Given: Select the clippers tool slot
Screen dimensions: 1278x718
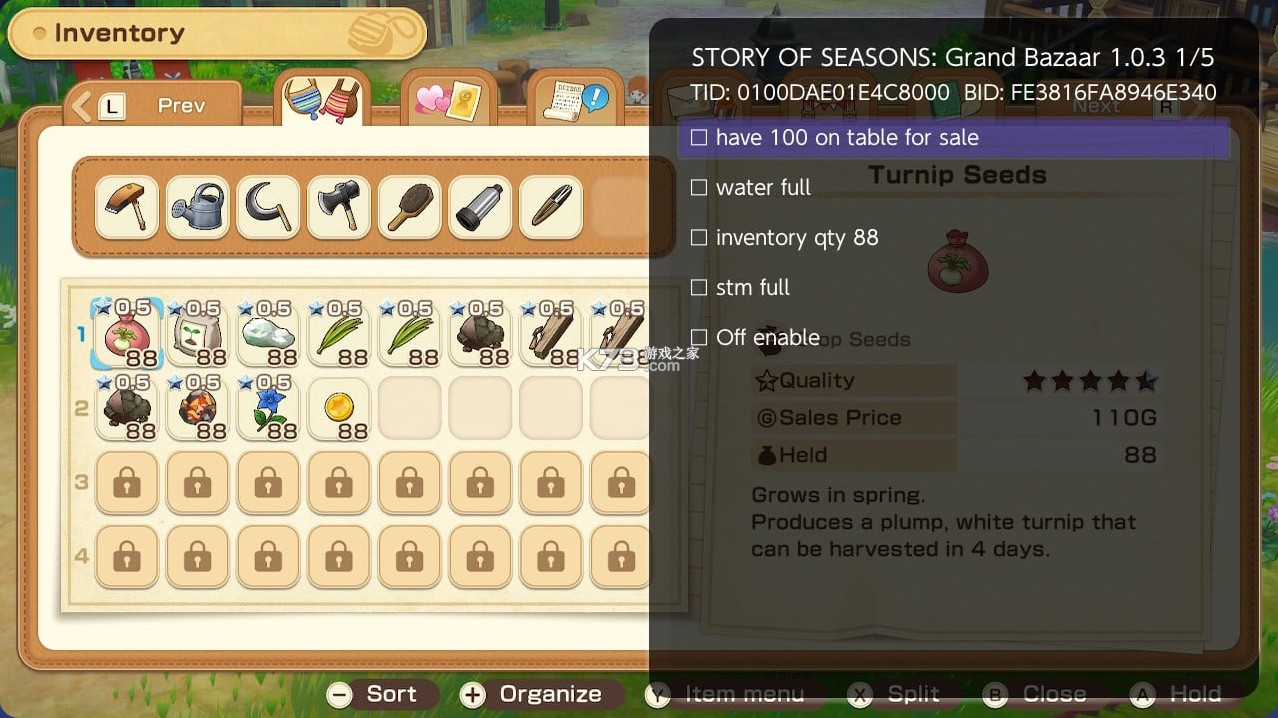Looking at the screenshot, I should (551, 208).
